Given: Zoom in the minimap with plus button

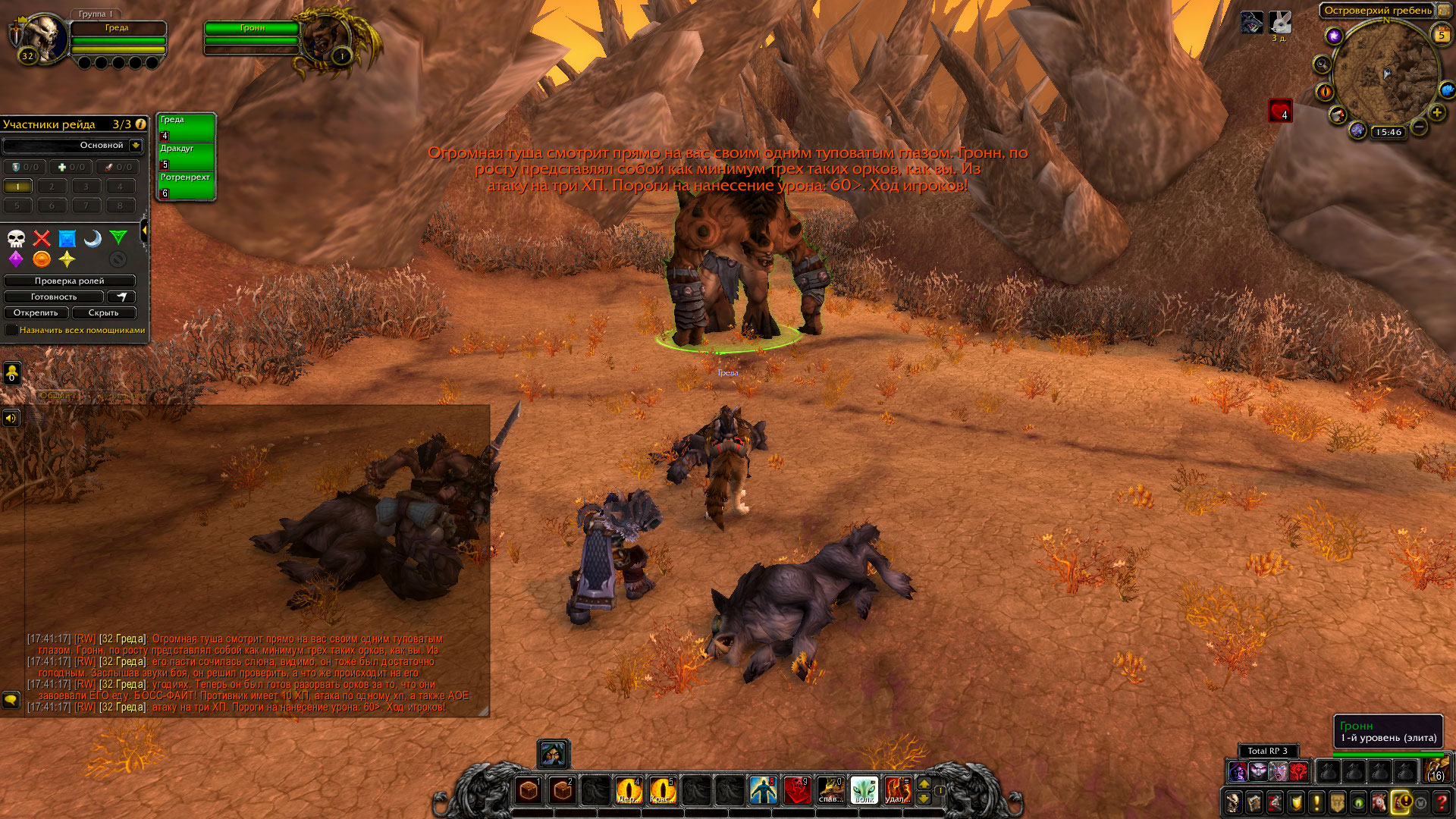Looking at the screenshot, I should pos(1436,113).
